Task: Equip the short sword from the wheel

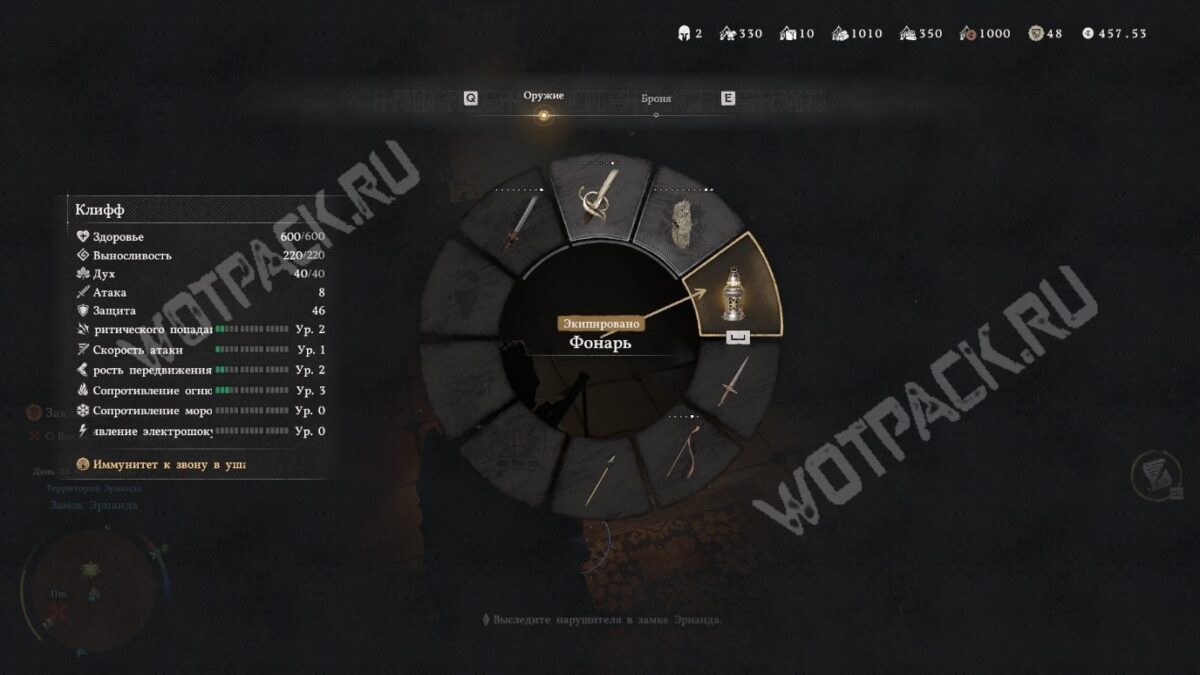Action: [x=732, y=383]
